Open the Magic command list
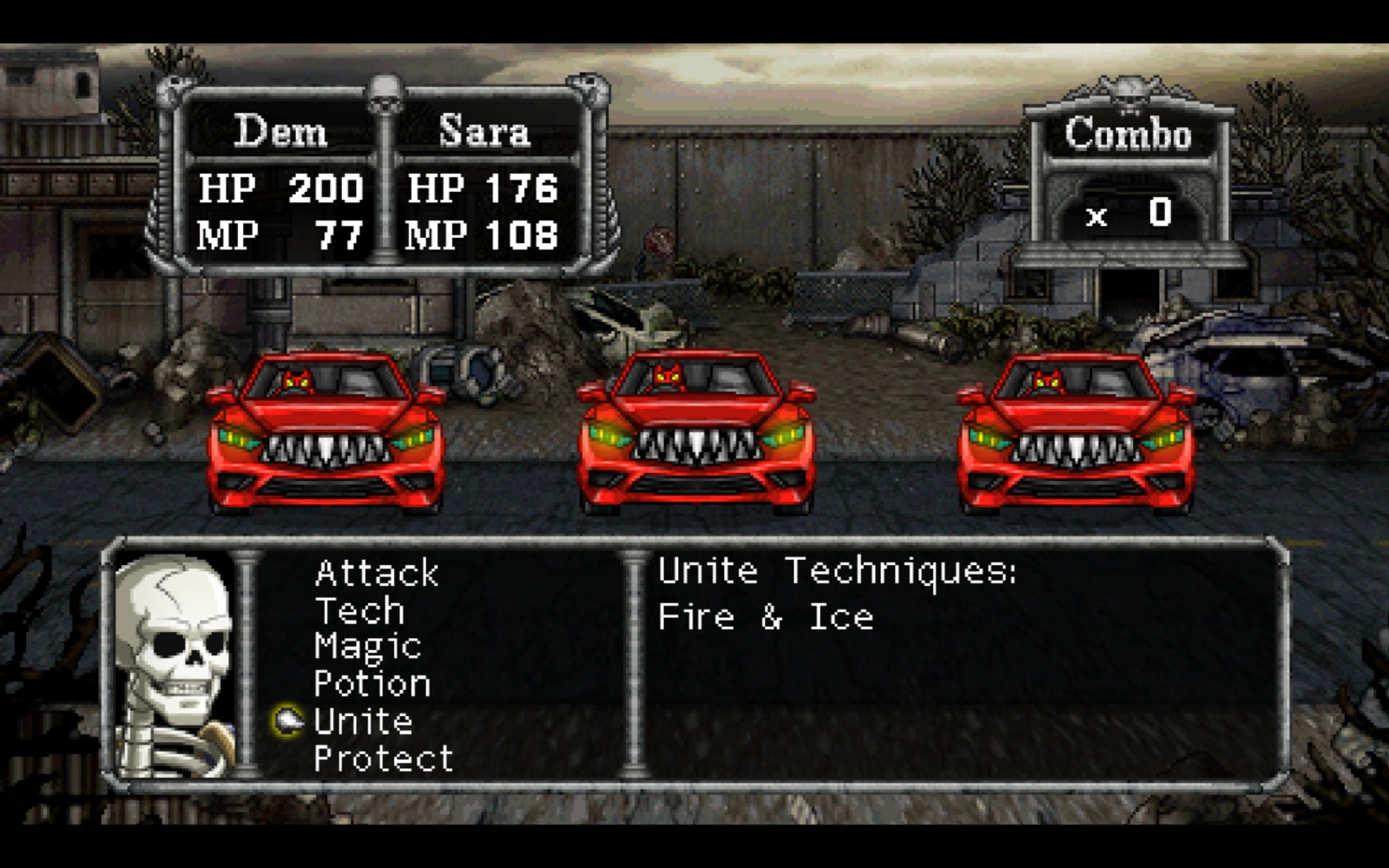The height and width of the screenshot is (868, 1389). [x=368, y=648]
